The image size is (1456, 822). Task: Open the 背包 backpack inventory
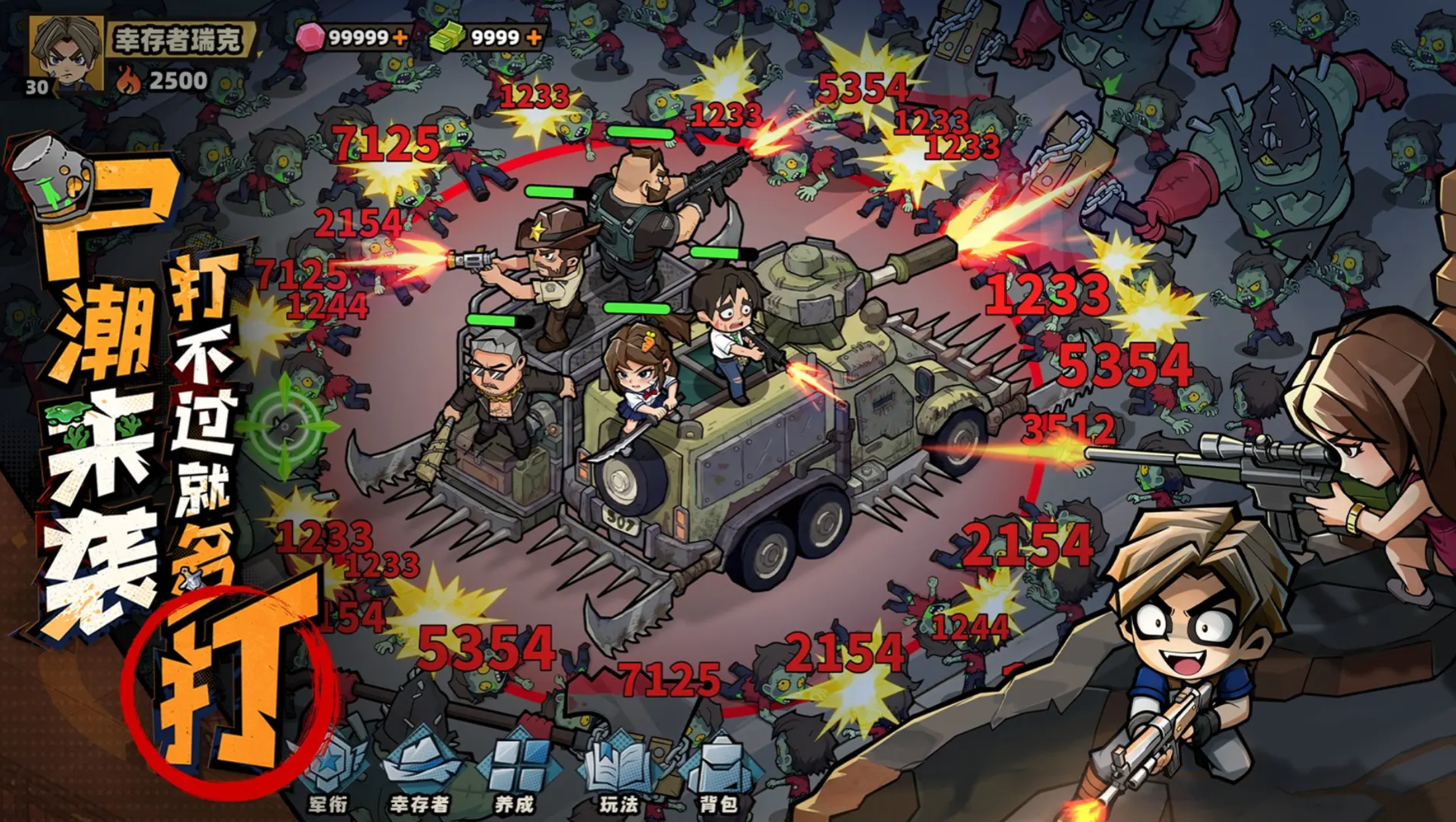coord(719,773)
